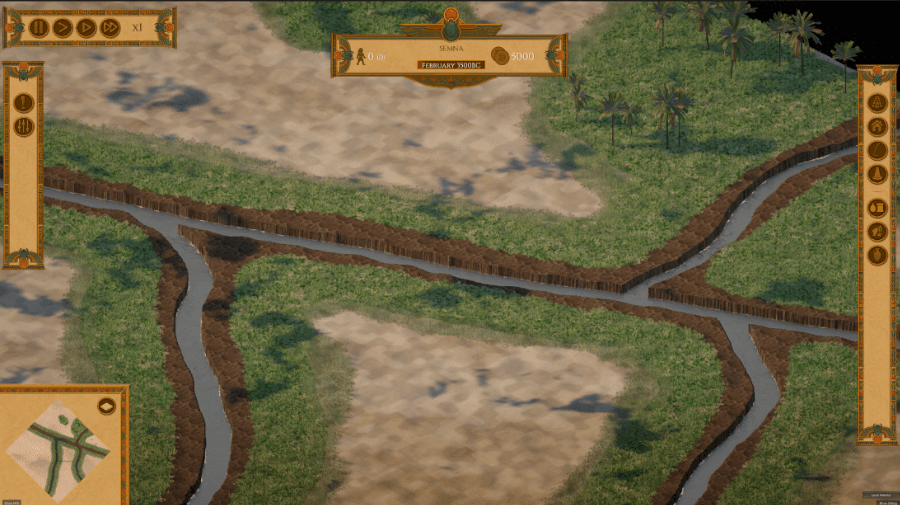Open the bird hieroglyph category

[x=877, y=231]
